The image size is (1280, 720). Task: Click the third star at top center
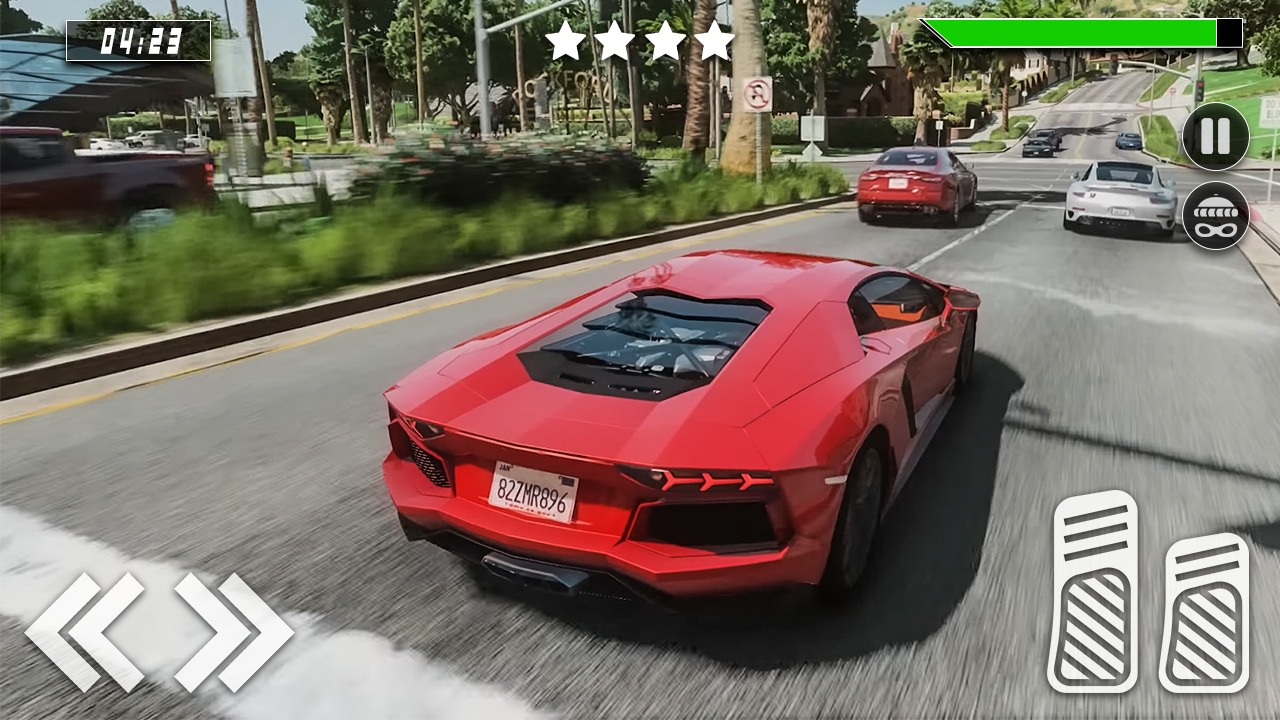(x=668, y=42)
